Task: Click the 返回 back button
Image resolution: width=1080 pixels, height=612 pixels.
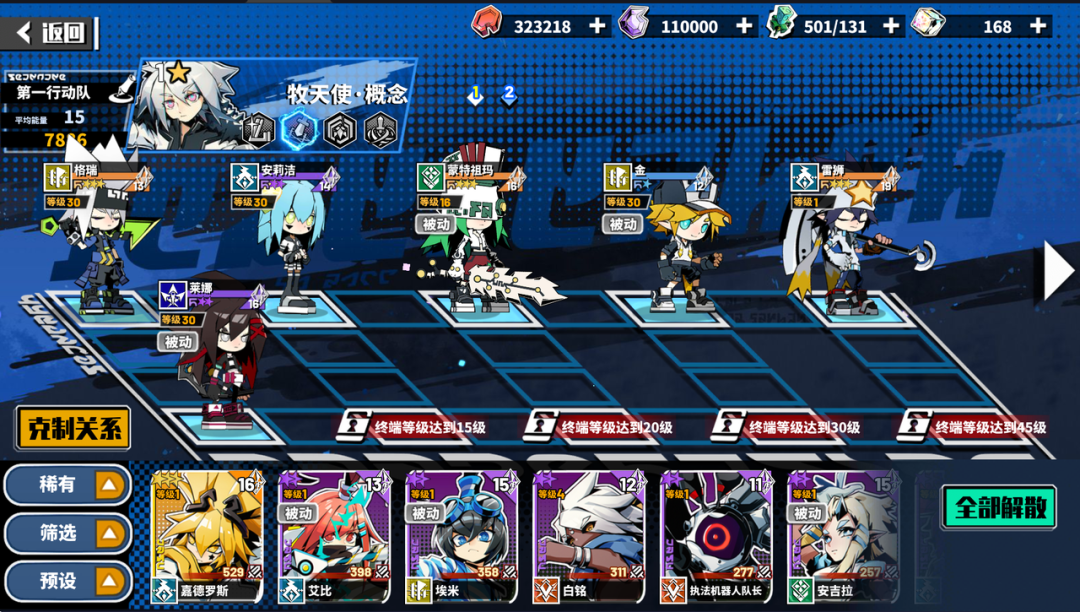Action: point(52,32)
